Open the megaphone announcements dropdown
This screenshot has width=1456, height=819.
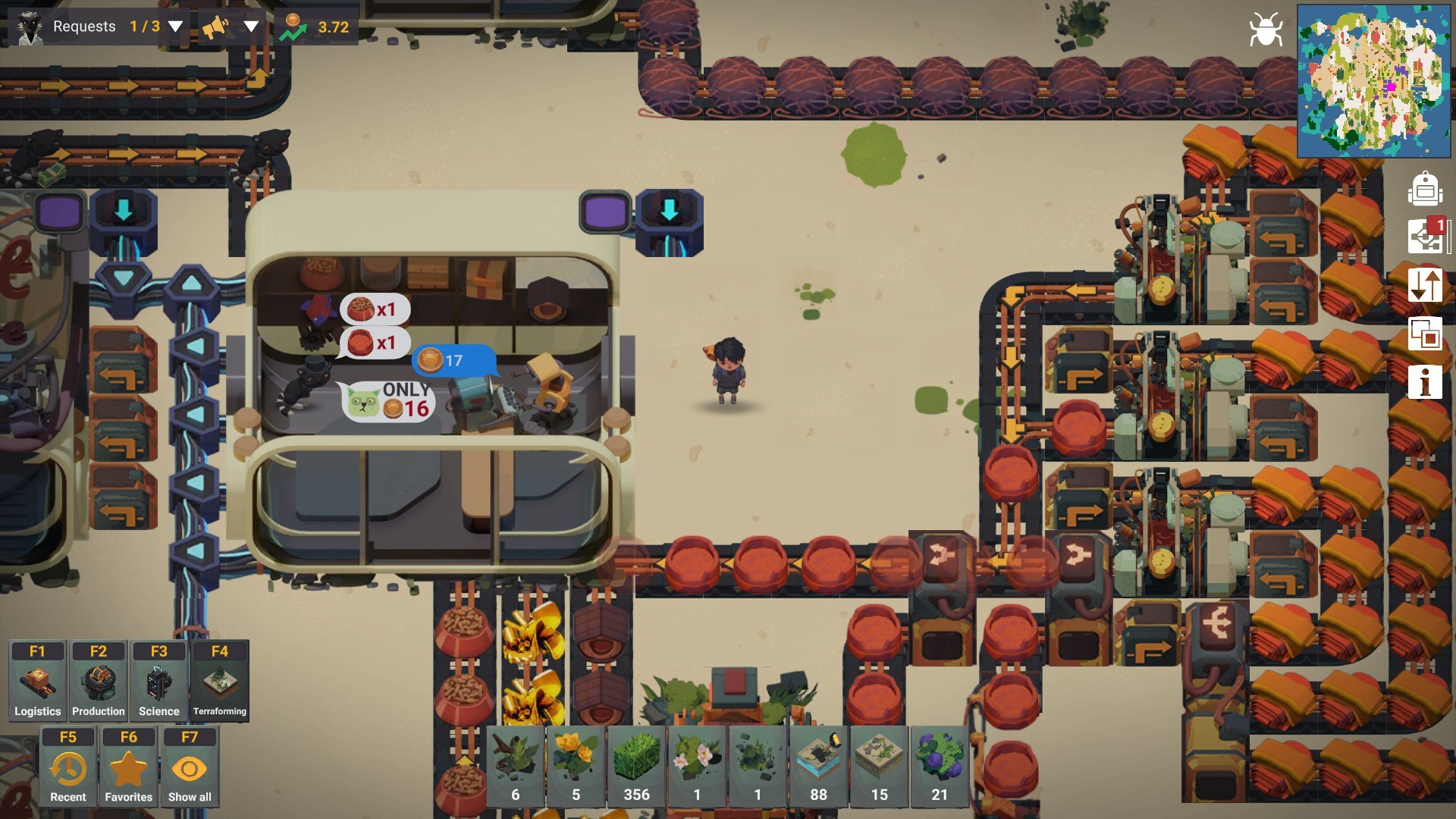[x=250, y=27]
